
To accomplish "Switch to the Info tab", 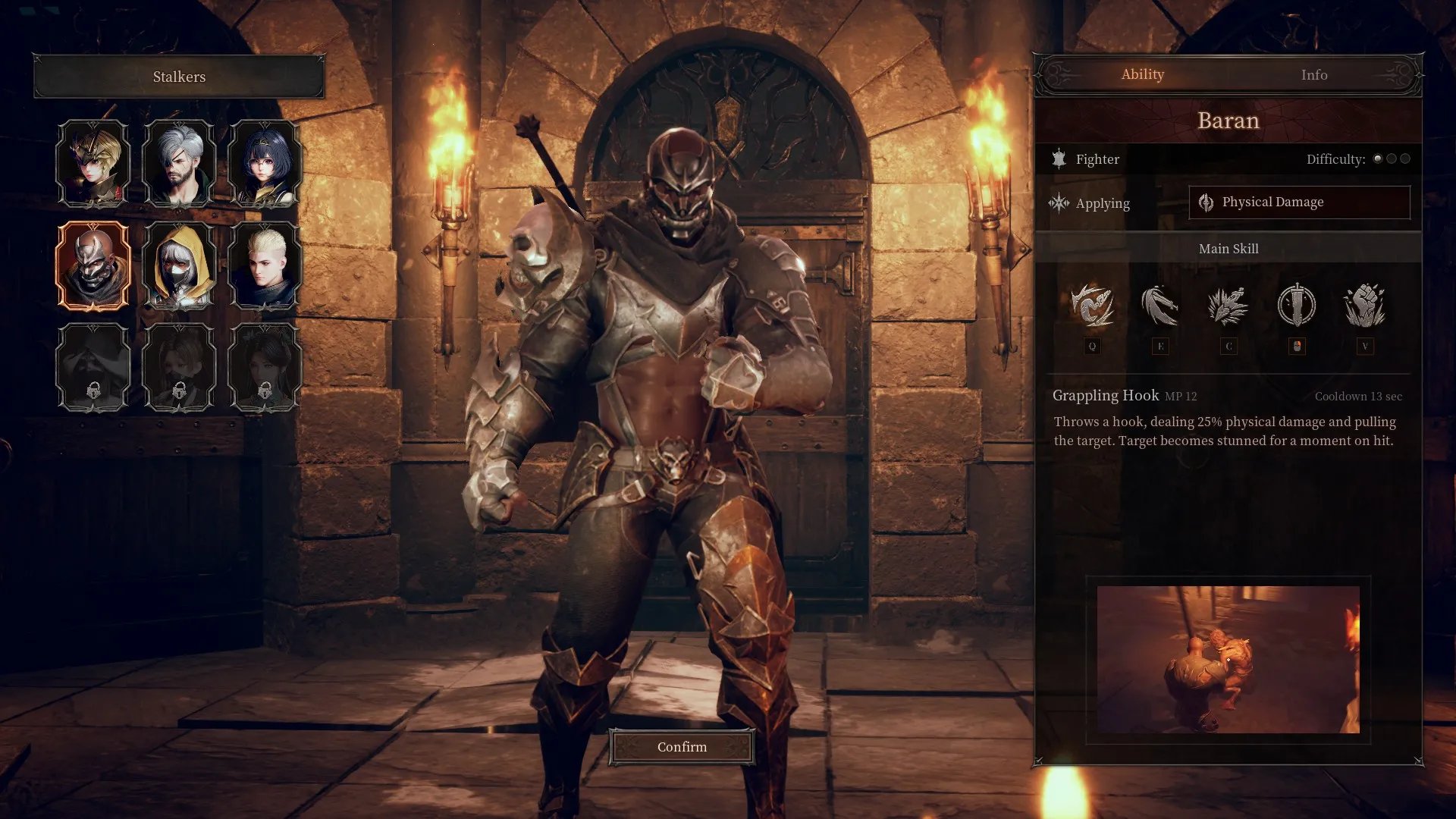I will pyautogui.click(x=1313, y=75).
